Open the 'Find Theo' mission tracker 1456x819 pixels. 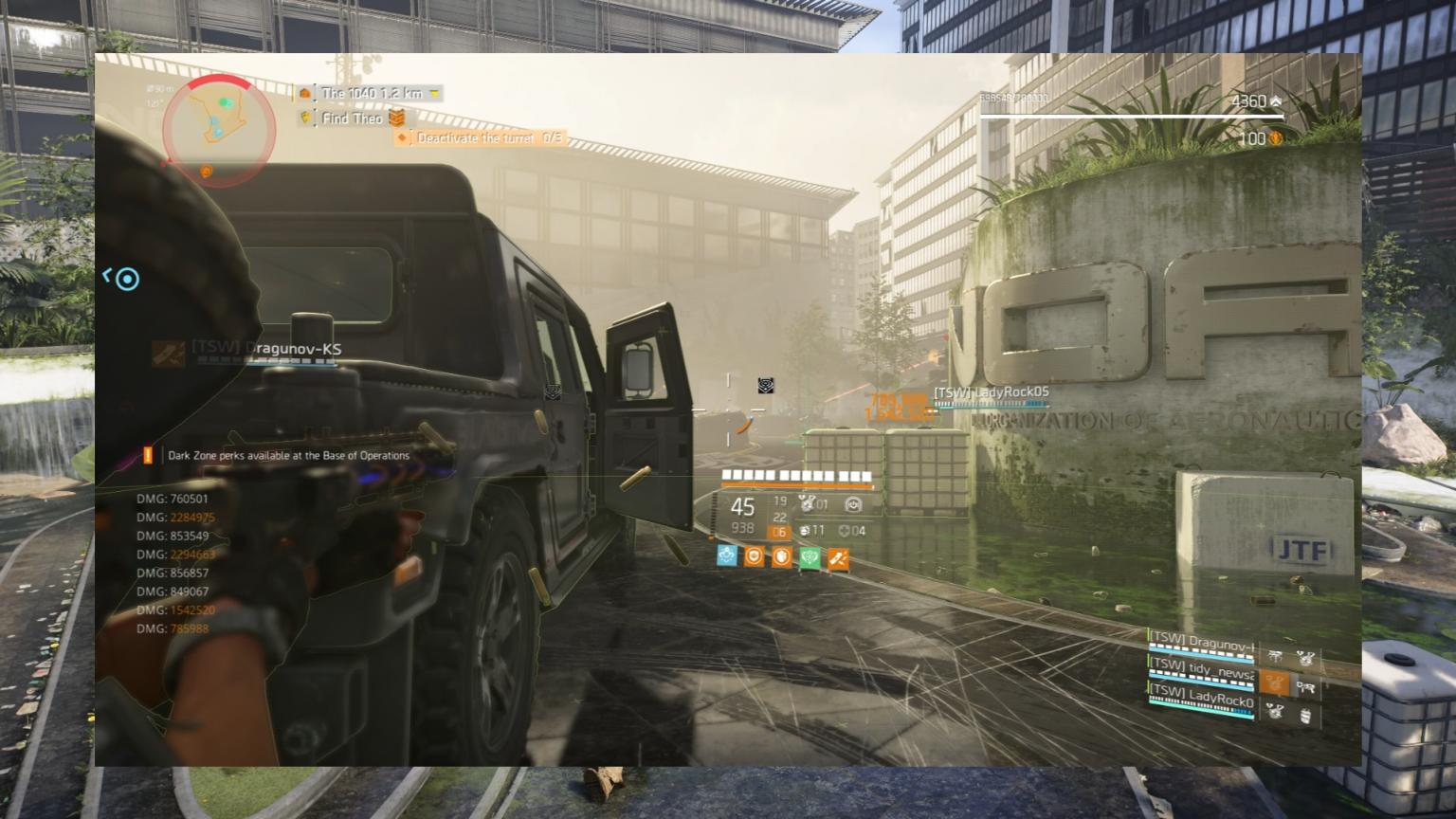pos(353,118)
